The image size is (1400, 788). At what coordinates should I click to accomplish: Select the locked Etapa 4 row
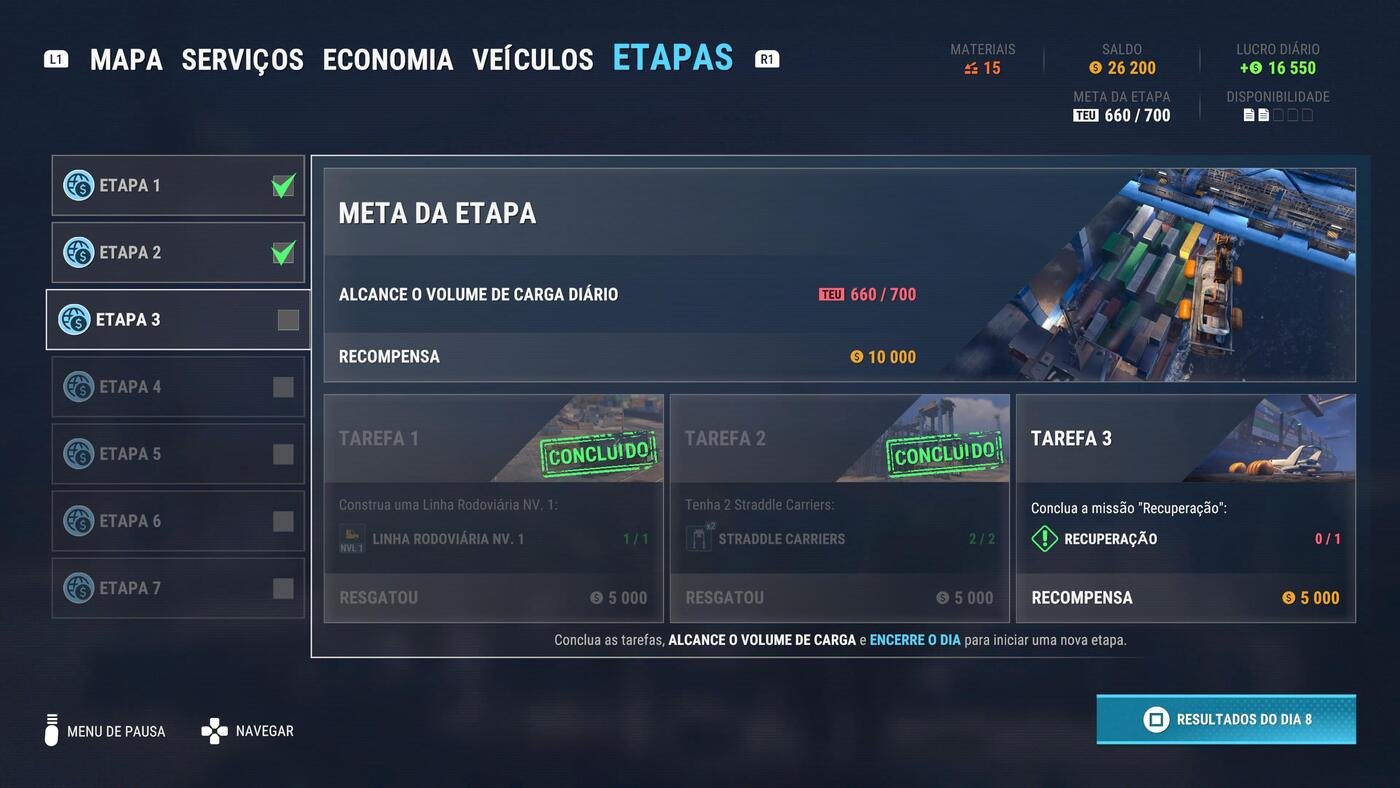178,387
